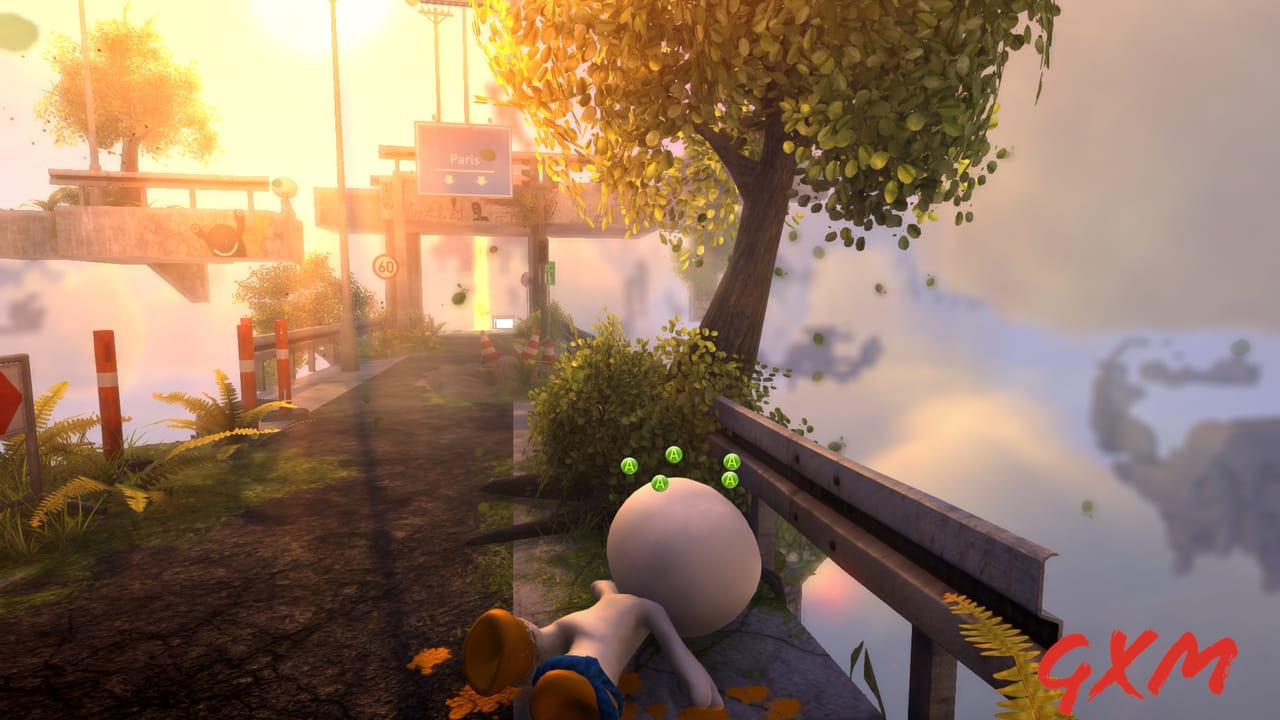This screenshot has width=1280, height=720.
Task: Click the topmost green A button prompt
Action: click(673, 454)
